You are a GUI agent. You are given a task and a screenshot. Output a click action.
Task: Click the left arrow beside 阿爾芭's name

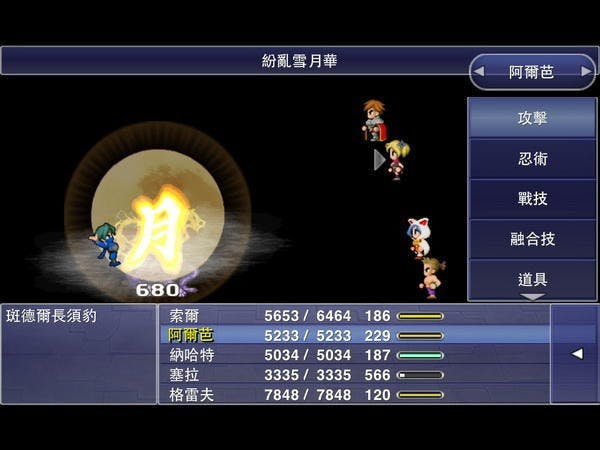click(x=482, y=72)
